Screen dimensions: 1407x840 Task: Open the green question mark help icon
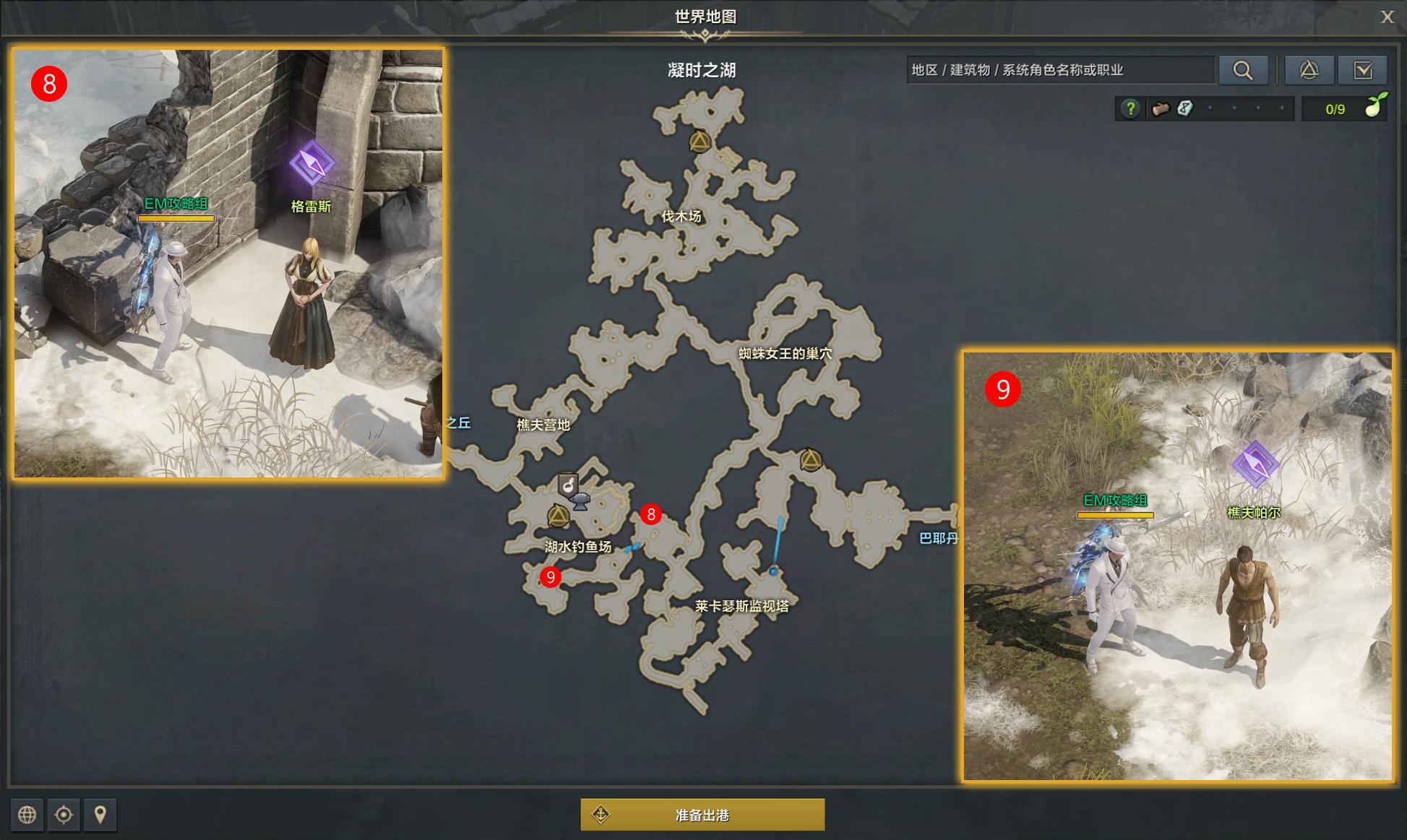1130,109
